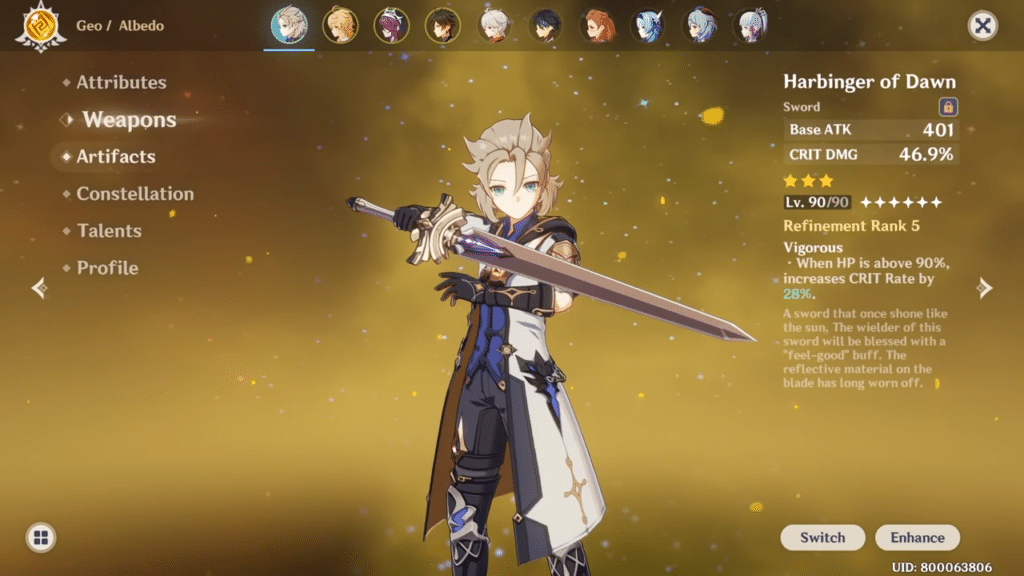The width and height of the screenshot is (1024, 576).
Task: Open the Constellation page
Action: tap(135, 194)
